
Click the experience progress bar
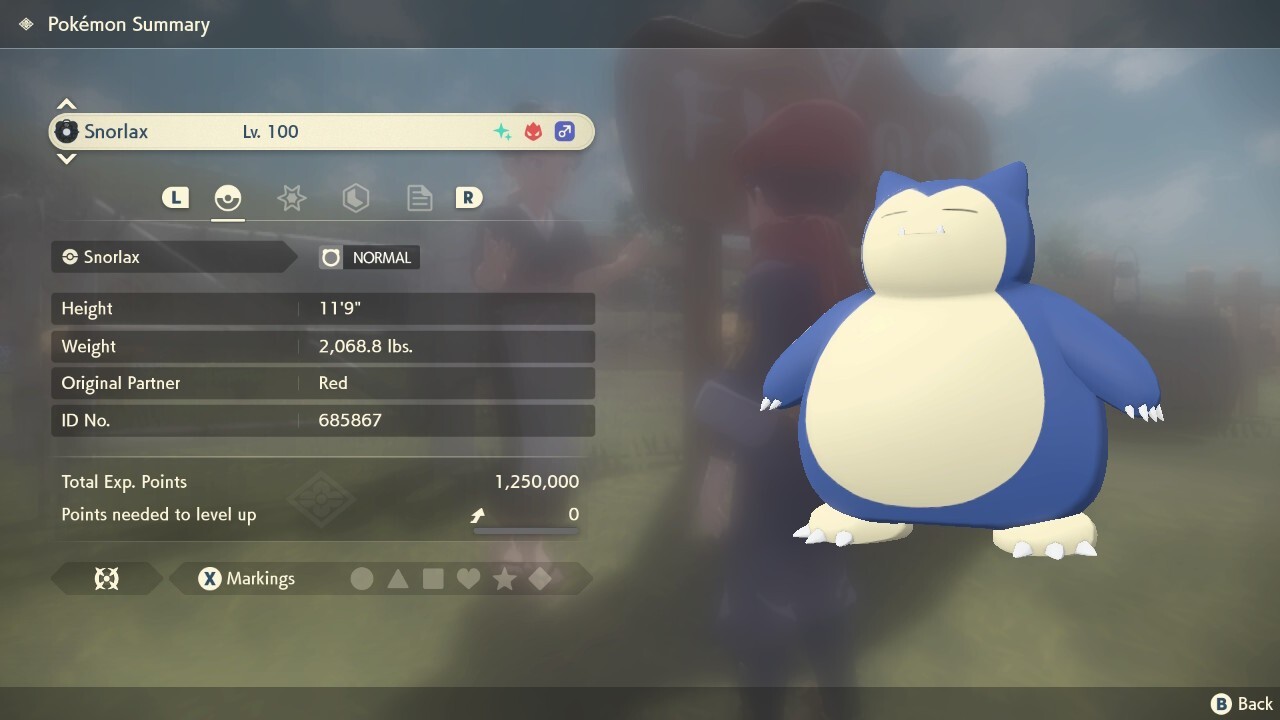coord(525,531)
